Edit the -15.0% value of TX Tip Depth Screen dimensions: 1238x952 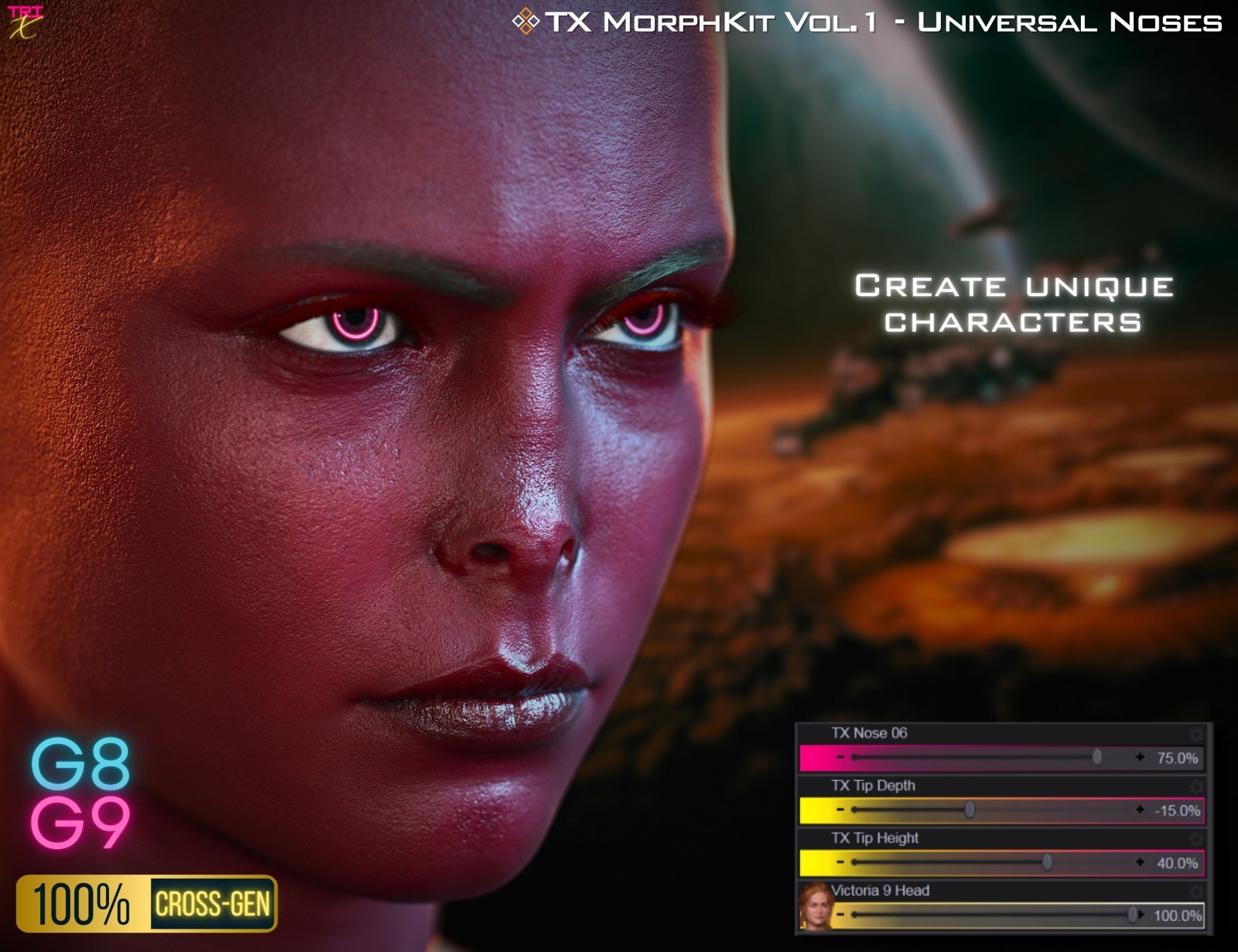tap(1178, 809)
